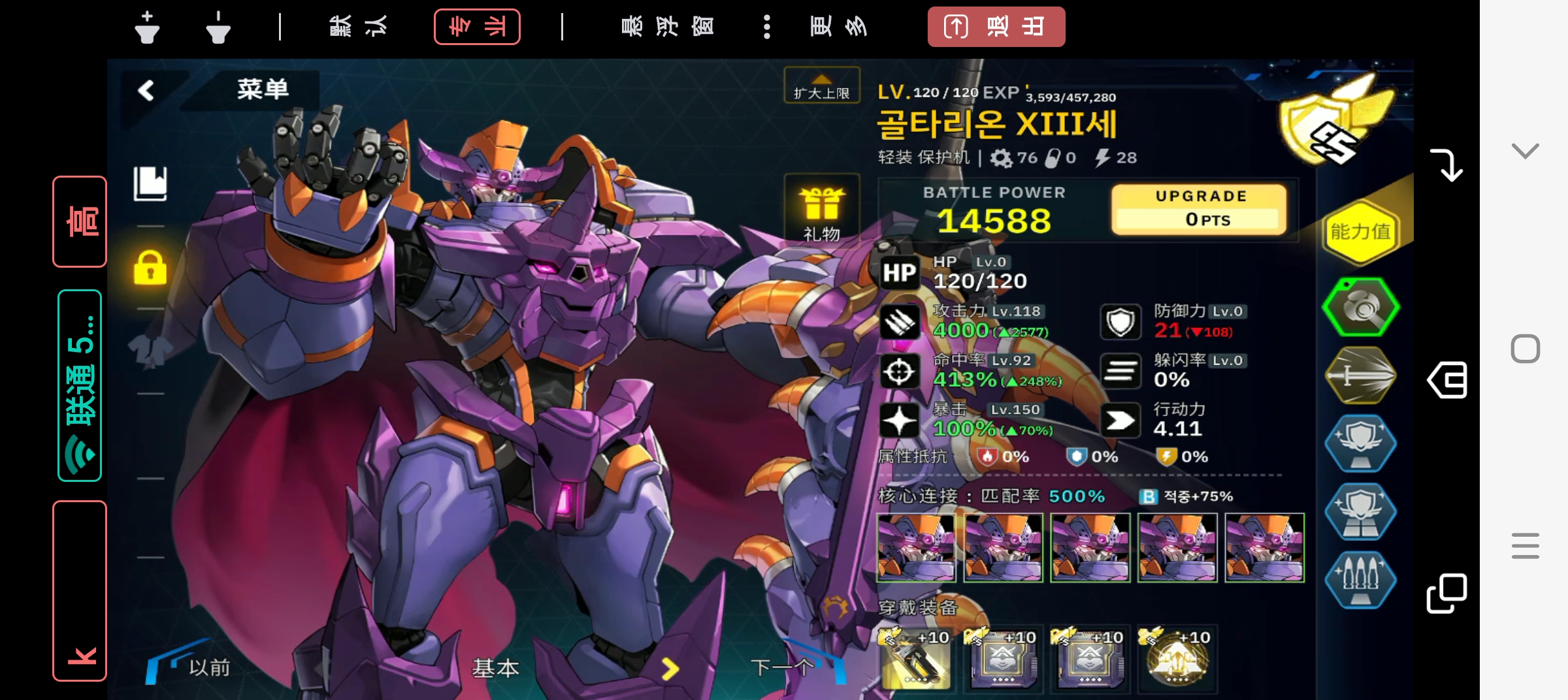Select the yellow weapon equipment slot
The height and width of the screenshot is (700, 1568).
click(915, 660)
